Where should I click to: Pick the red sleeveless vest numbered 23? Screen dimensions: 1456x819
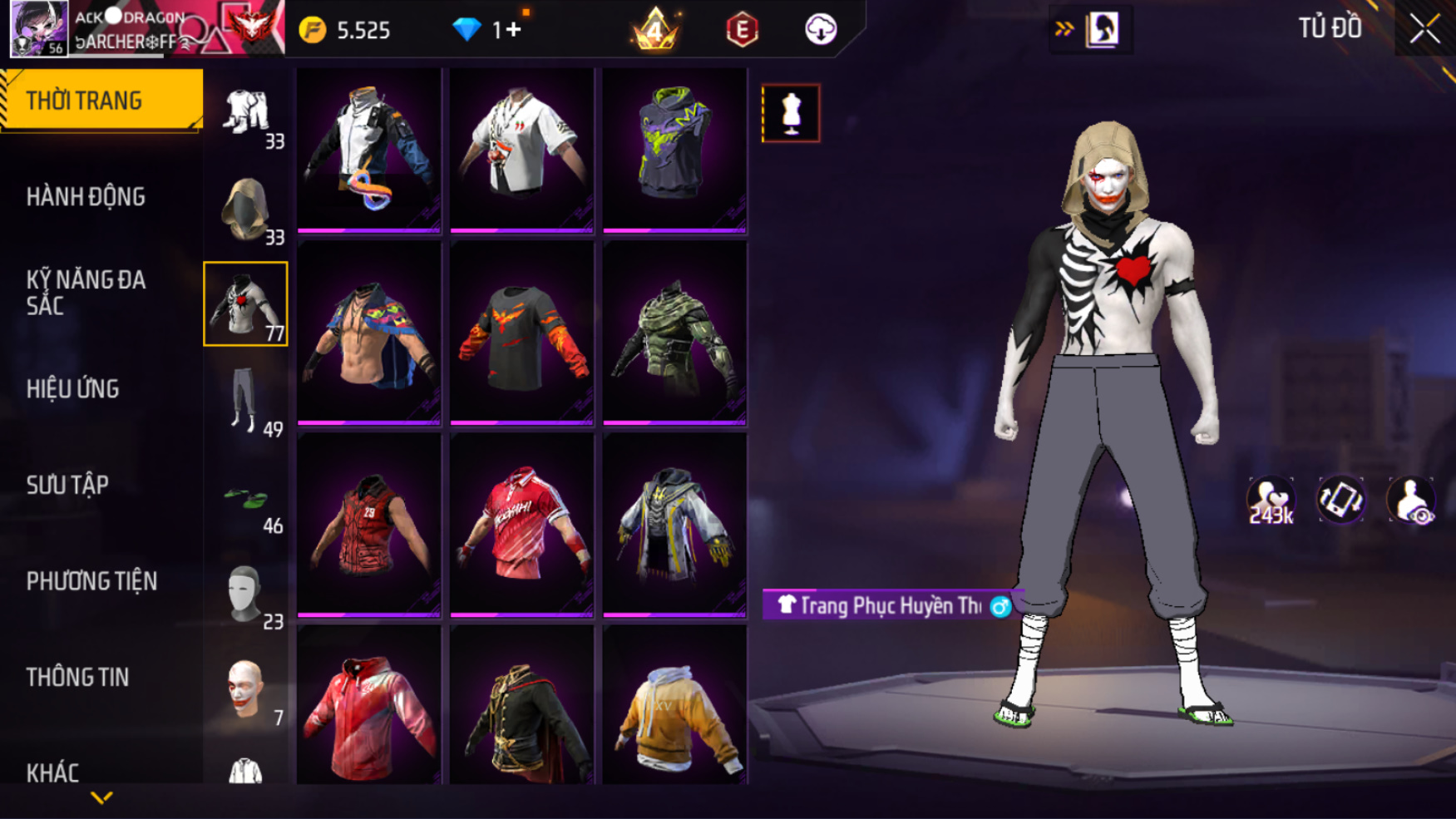369,525
